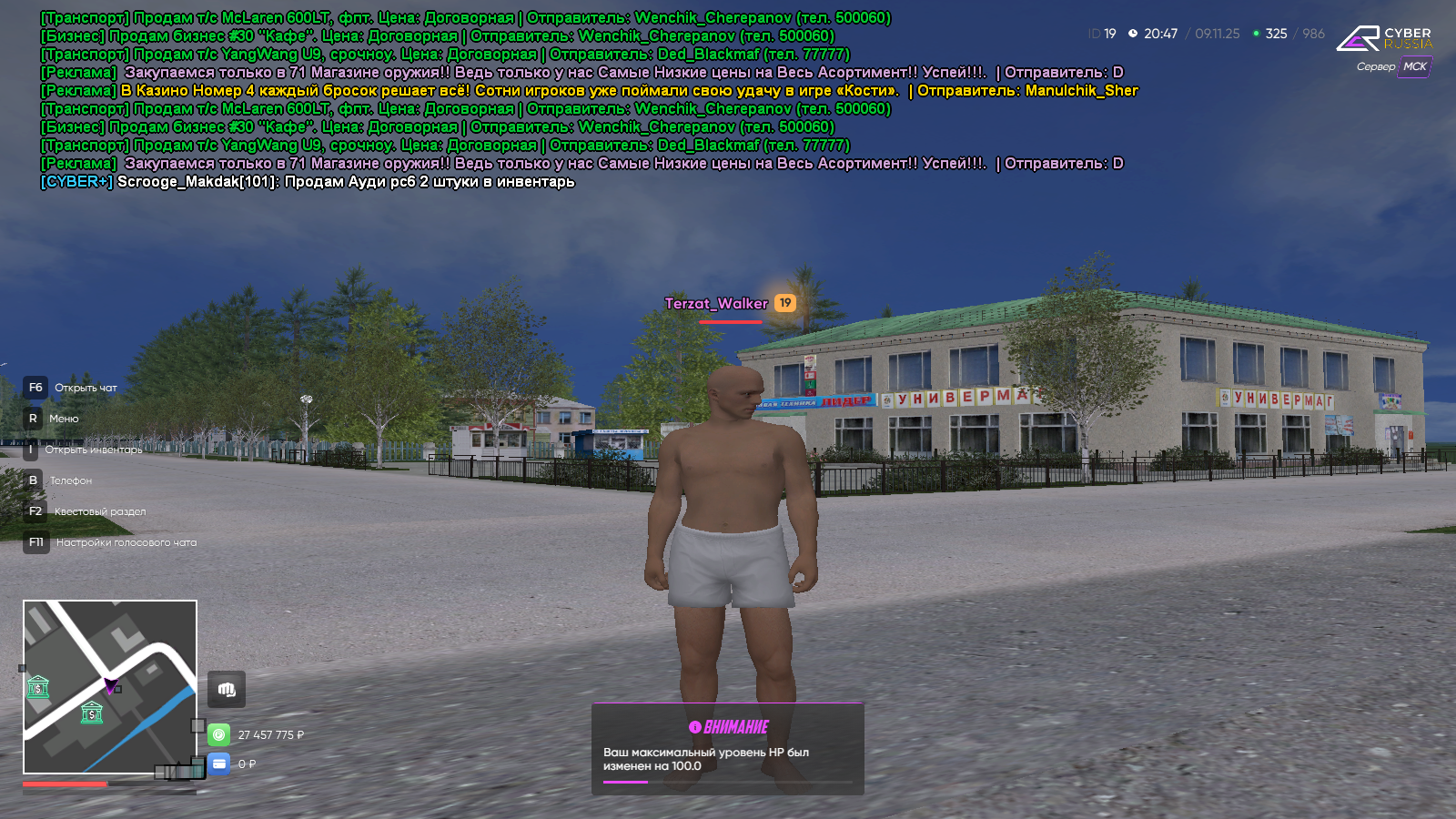The height and width of the screenshot is (819, 1456).
Task: Click the Cyber Russia logo
Action: click(1384, 38)
